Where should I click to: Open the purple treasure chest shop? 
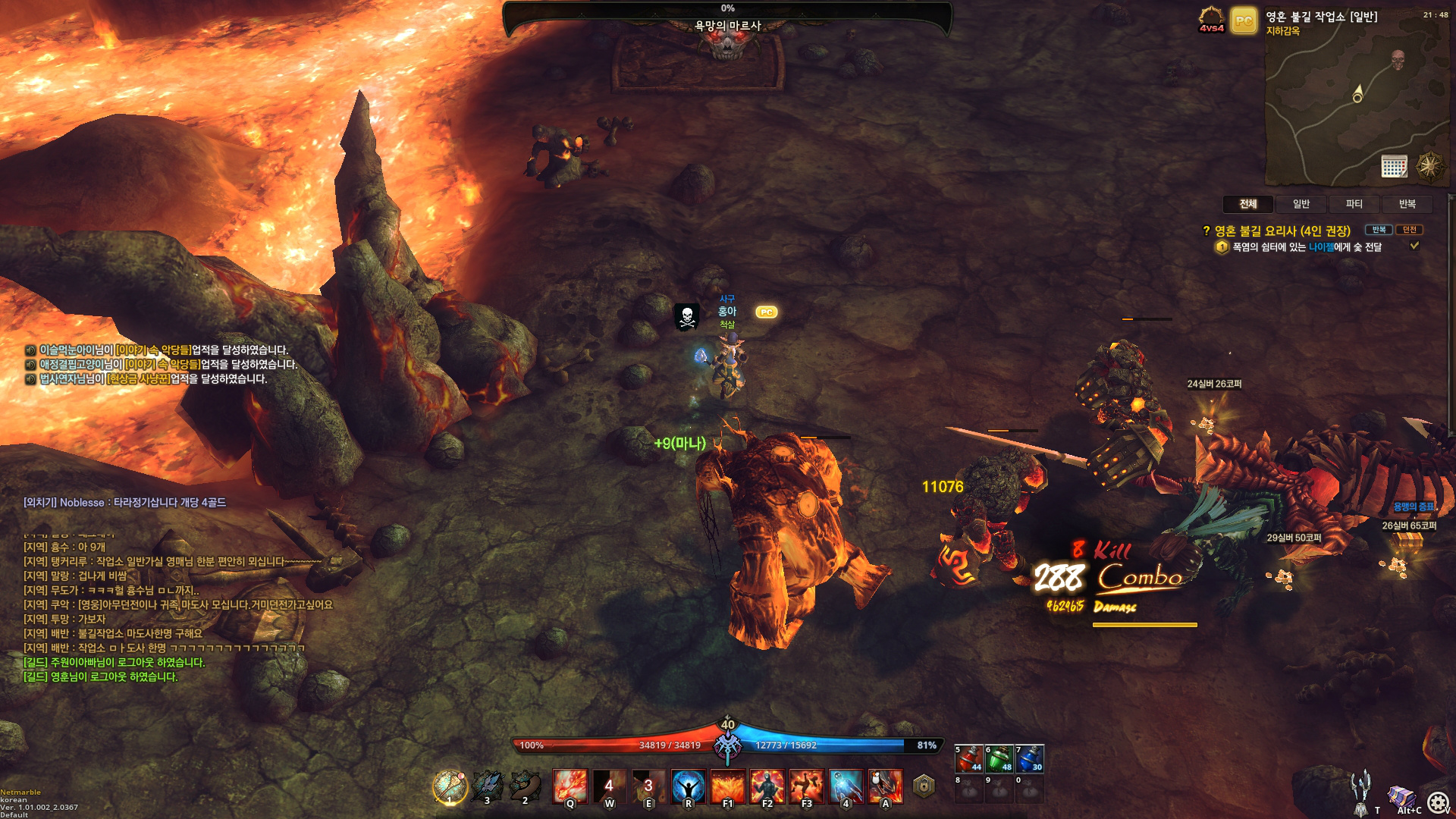click(1401, 799)
